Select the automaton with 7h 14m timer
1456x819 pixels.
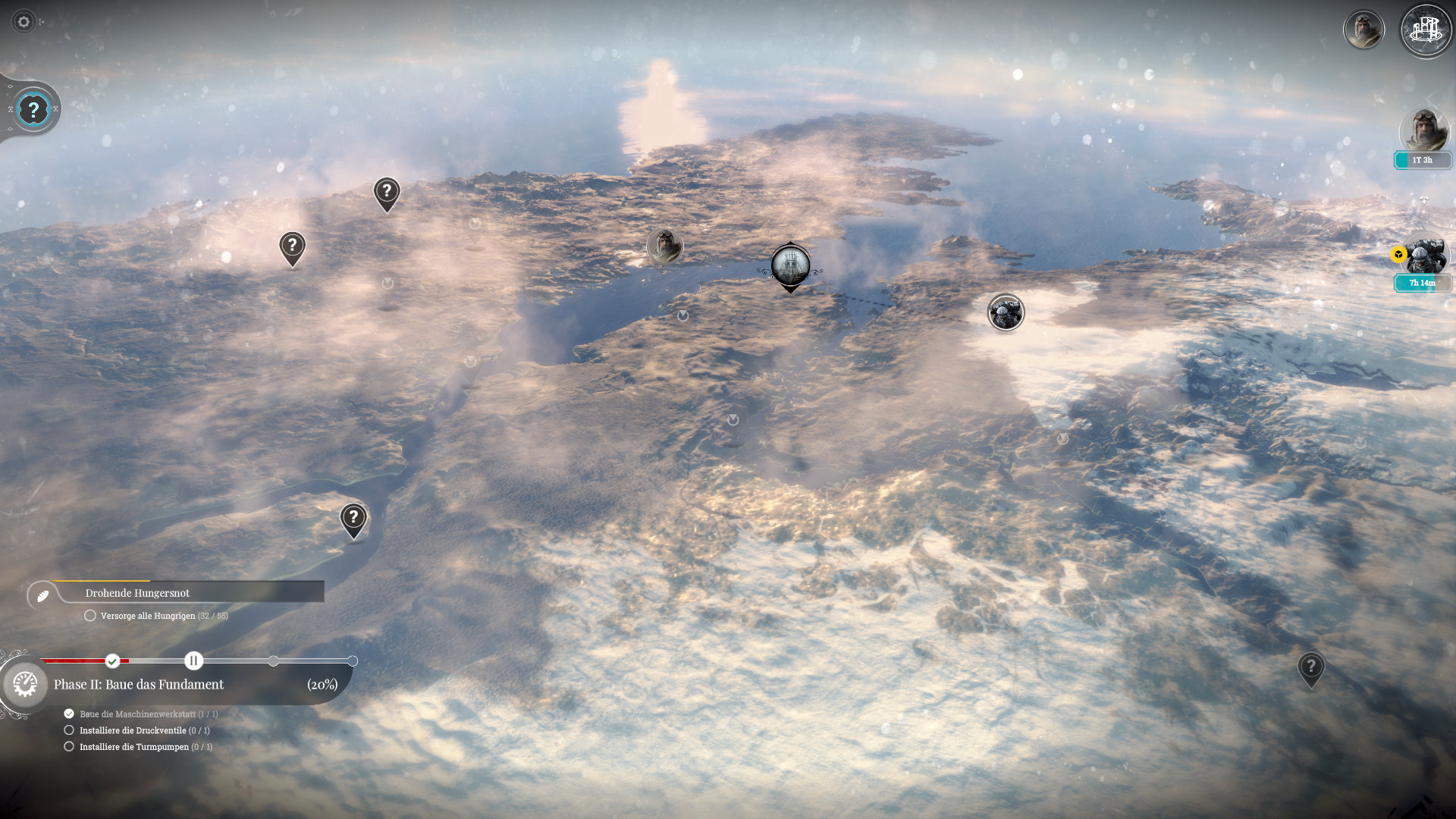[x=1424, y=258]
